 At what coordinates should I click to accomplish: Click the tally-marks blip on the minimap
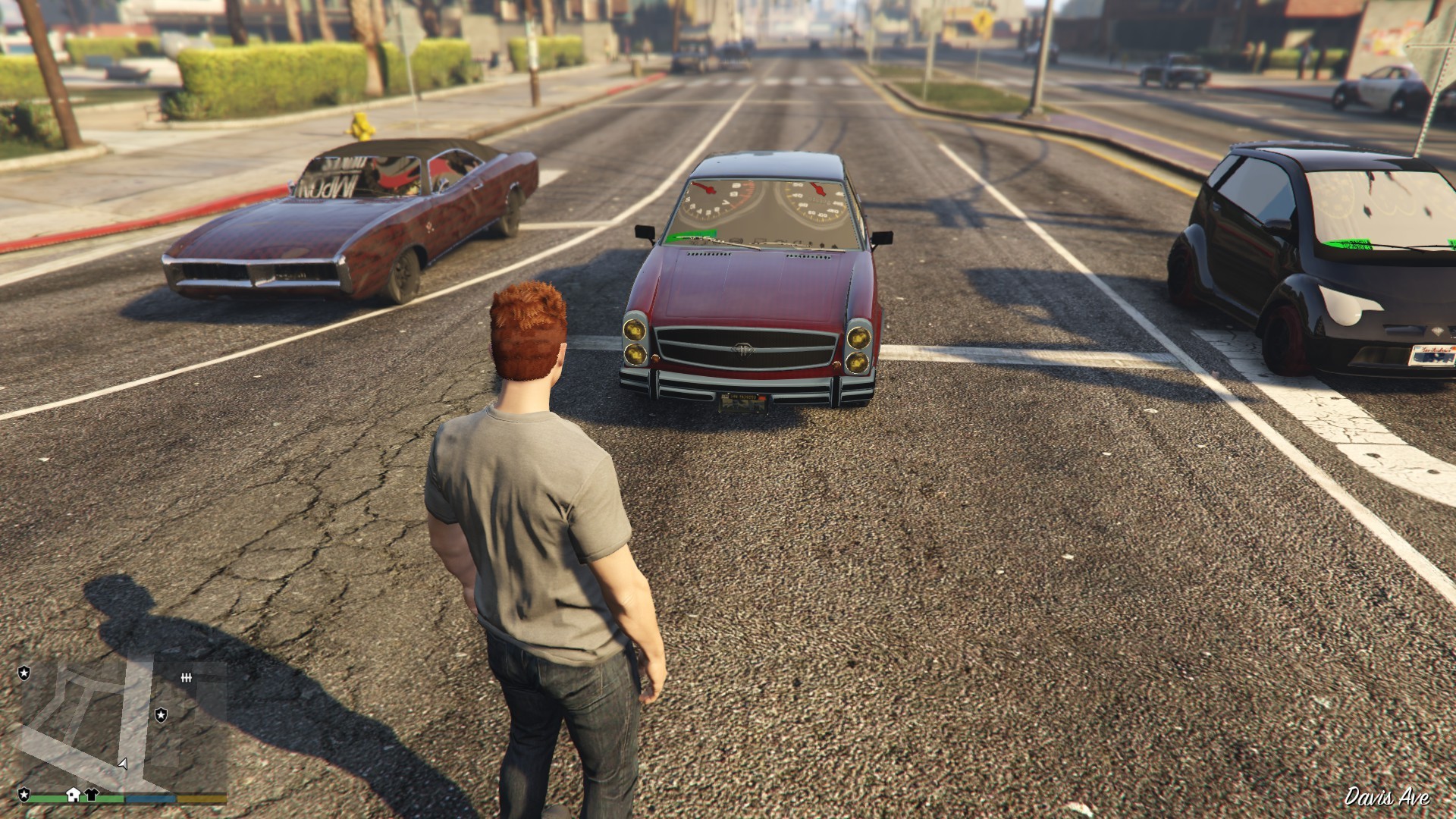186,677
